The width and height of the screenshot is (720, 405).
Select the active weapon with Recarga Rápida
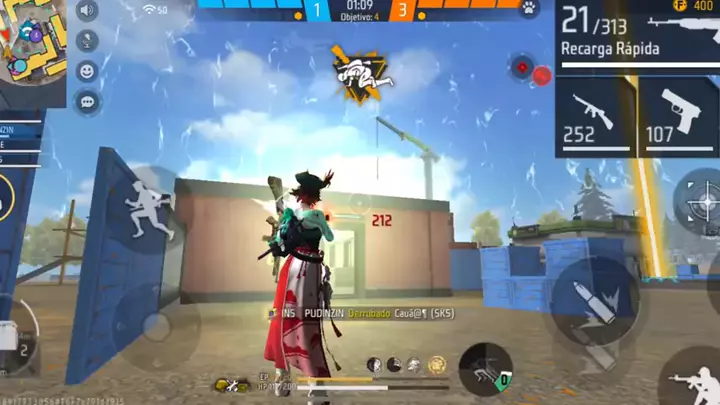(637, 35)
